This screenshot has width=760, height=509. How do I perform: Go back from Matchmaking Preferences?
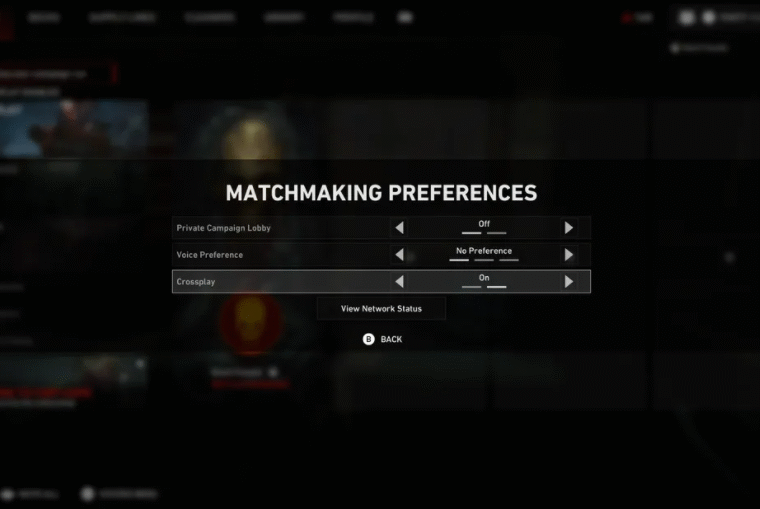click(x=382, y=340)
